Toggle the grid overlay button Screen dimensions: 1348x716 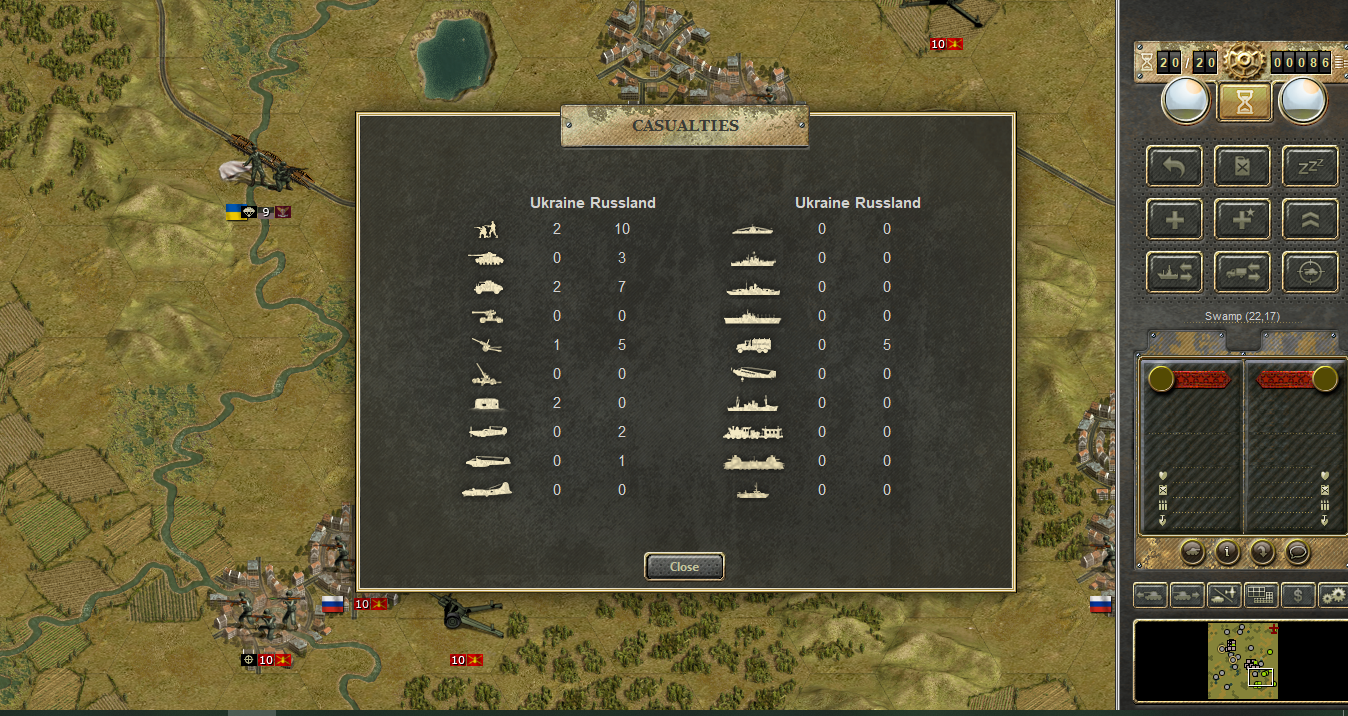point(1261,595)
